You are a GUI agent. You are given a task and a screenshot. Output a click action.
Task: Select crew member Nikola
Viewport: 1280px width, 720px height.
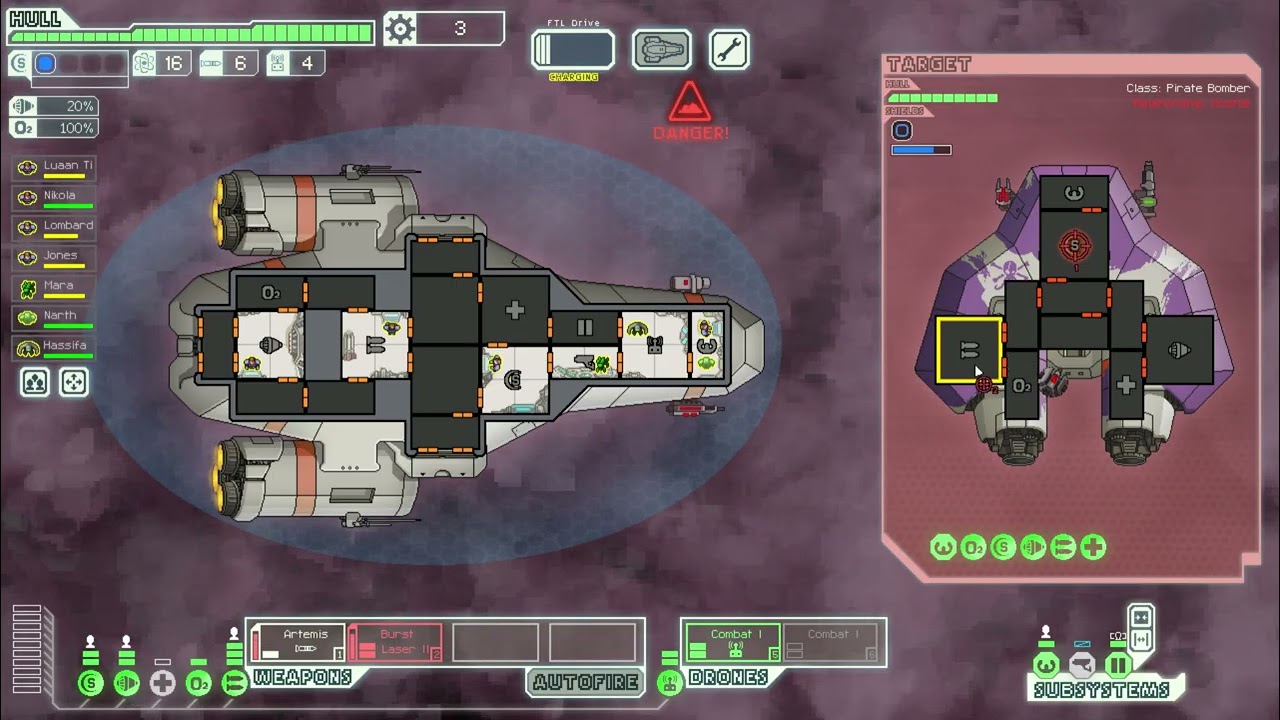(55, 197)
